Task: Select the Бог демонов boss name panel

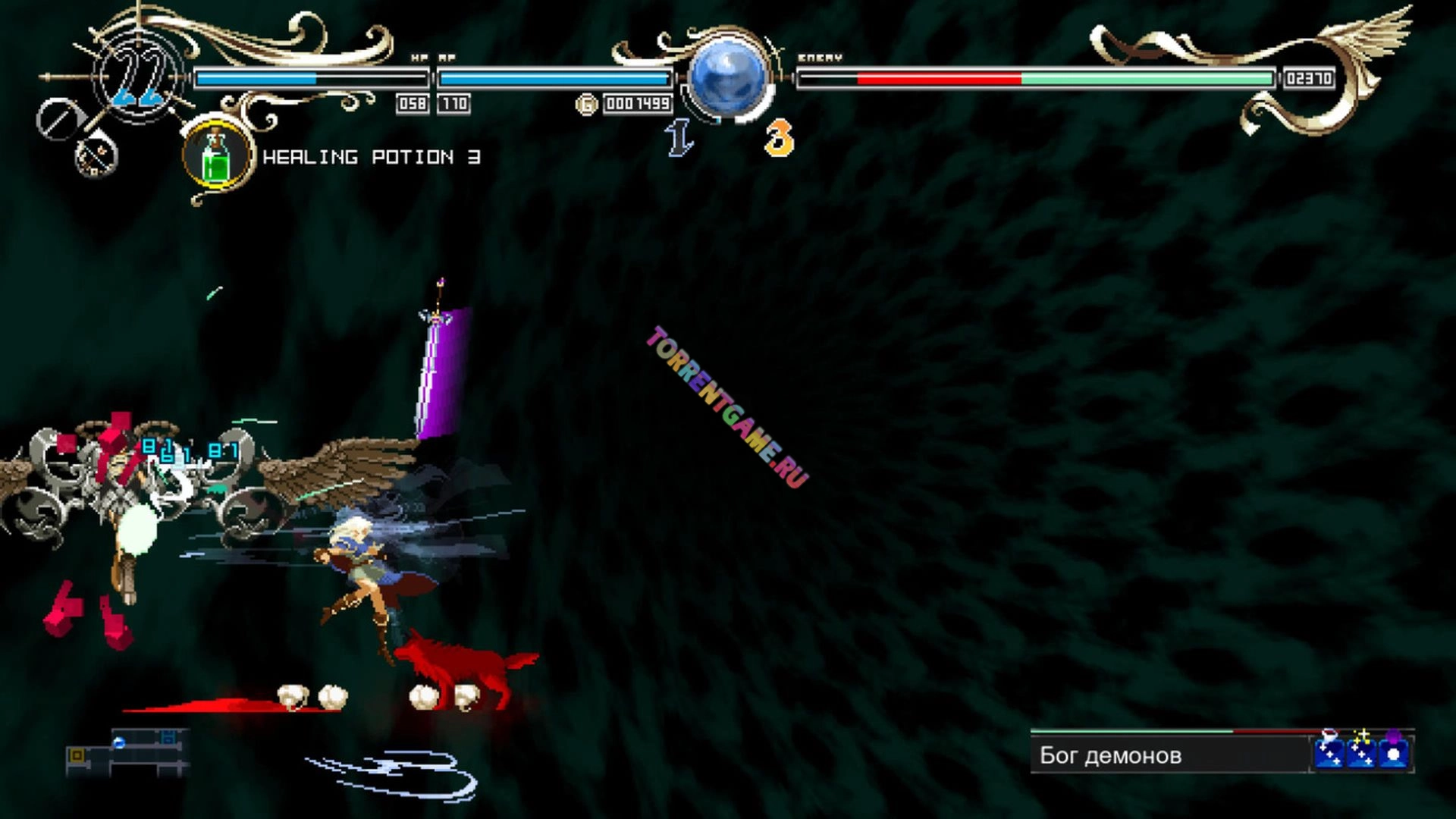Action: tap(1168, 755)
